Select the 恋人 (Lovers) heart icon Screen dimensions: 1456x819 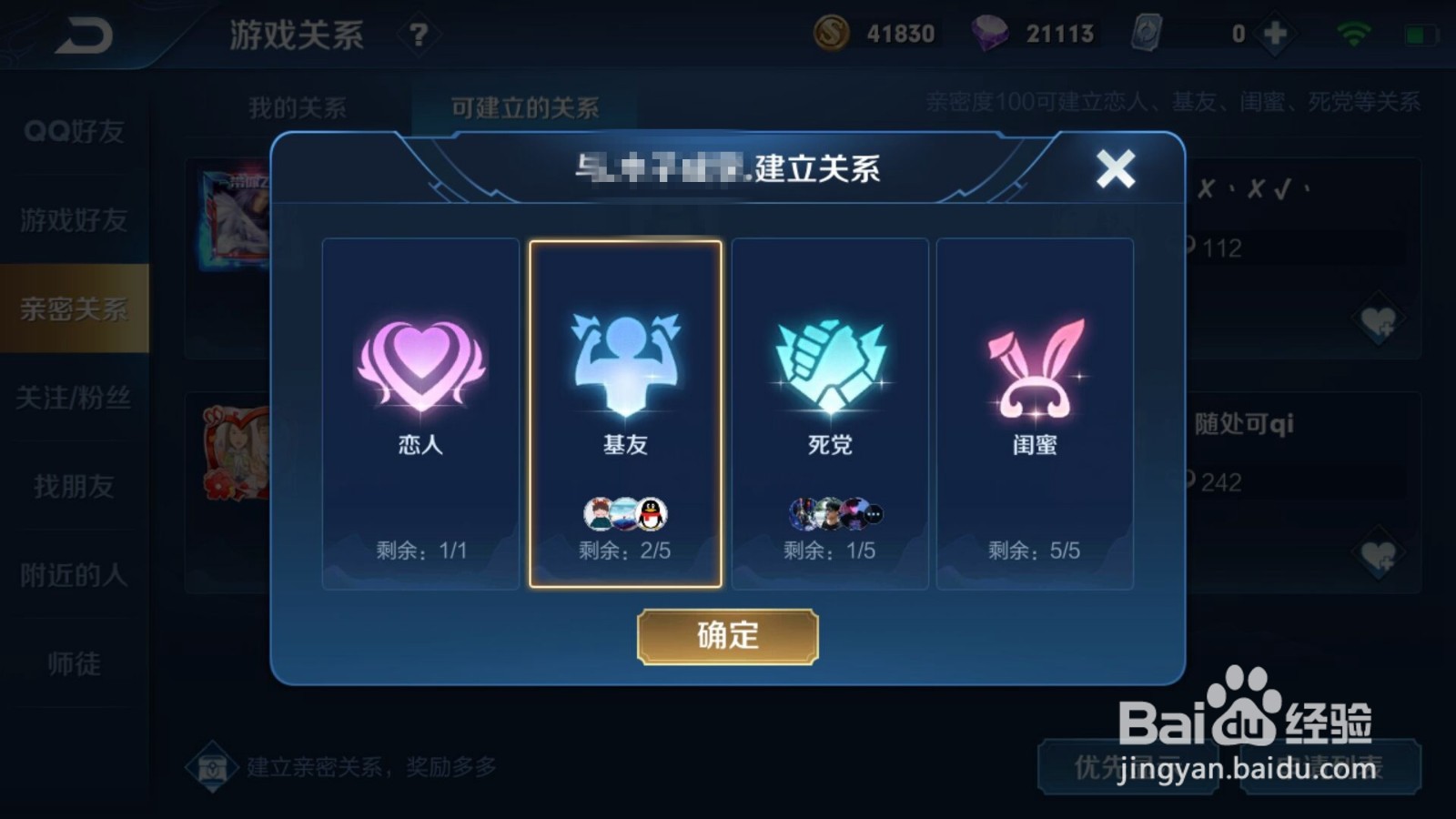(420, 364)
